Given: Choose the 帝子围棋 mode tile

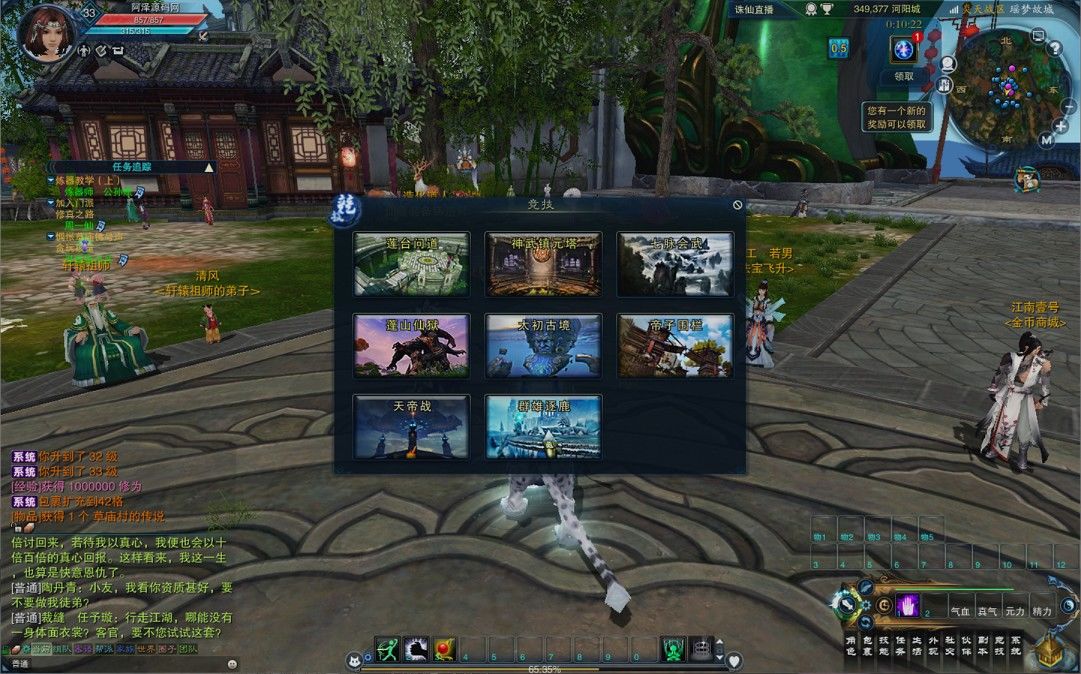Looking at the screenshot, I should tap(675, 346).
